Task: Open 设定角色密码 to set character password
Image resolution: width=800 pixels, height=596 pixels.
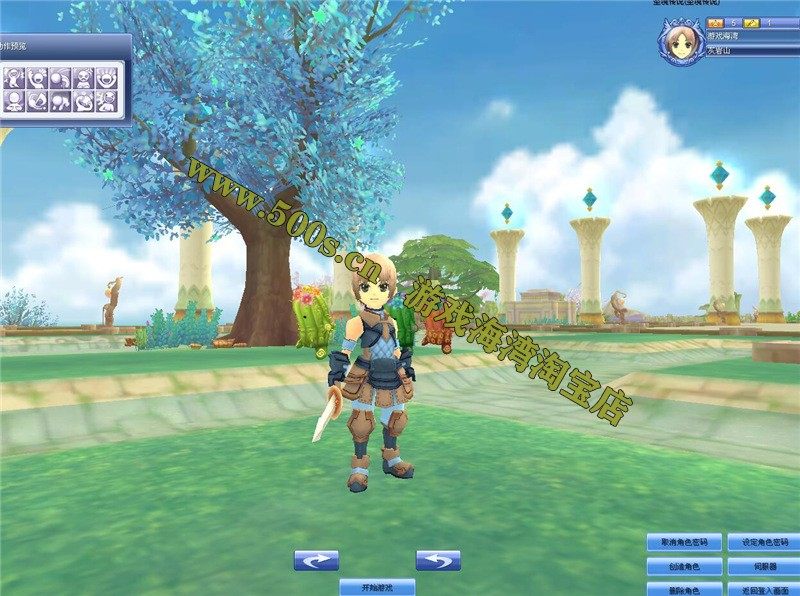Action: [x=765, y=543]
